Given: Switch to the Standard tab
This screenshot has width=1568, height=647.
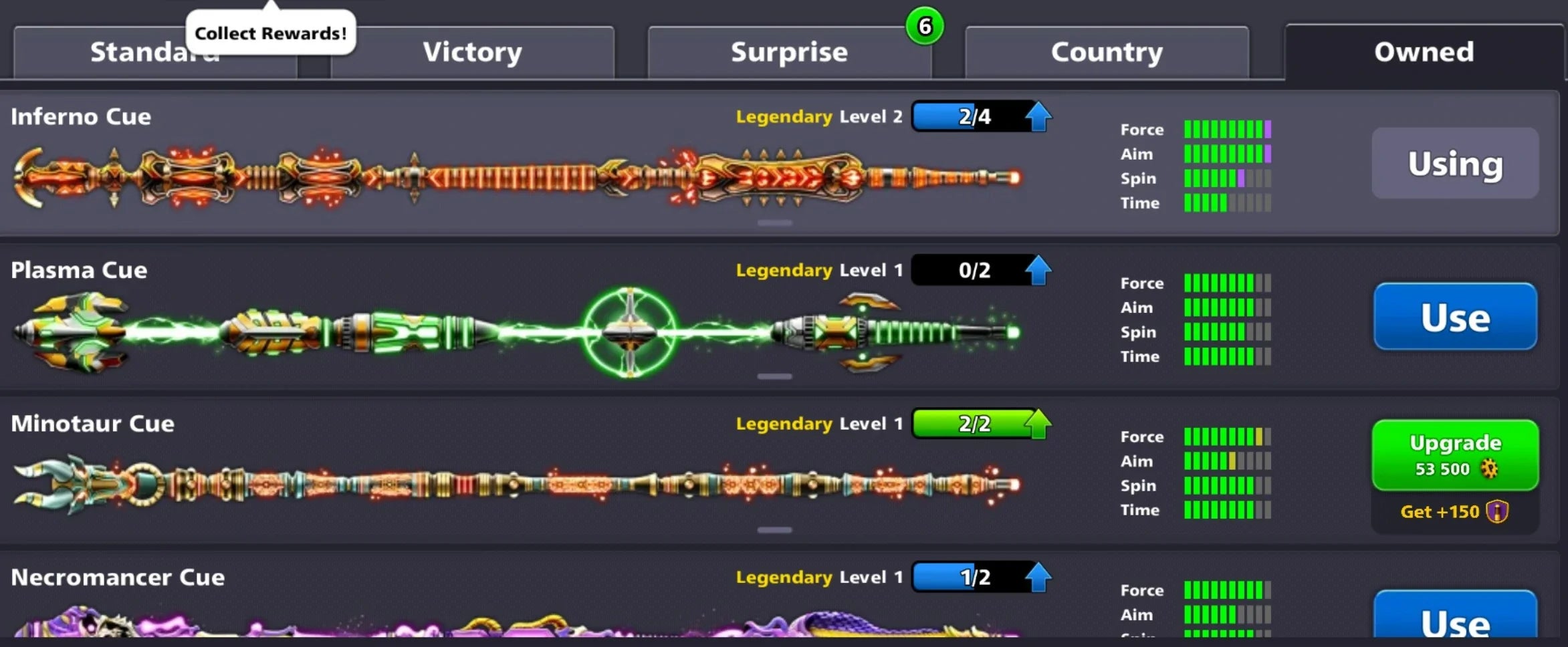Looking at the screenshot, I should (x=154, y=51).
